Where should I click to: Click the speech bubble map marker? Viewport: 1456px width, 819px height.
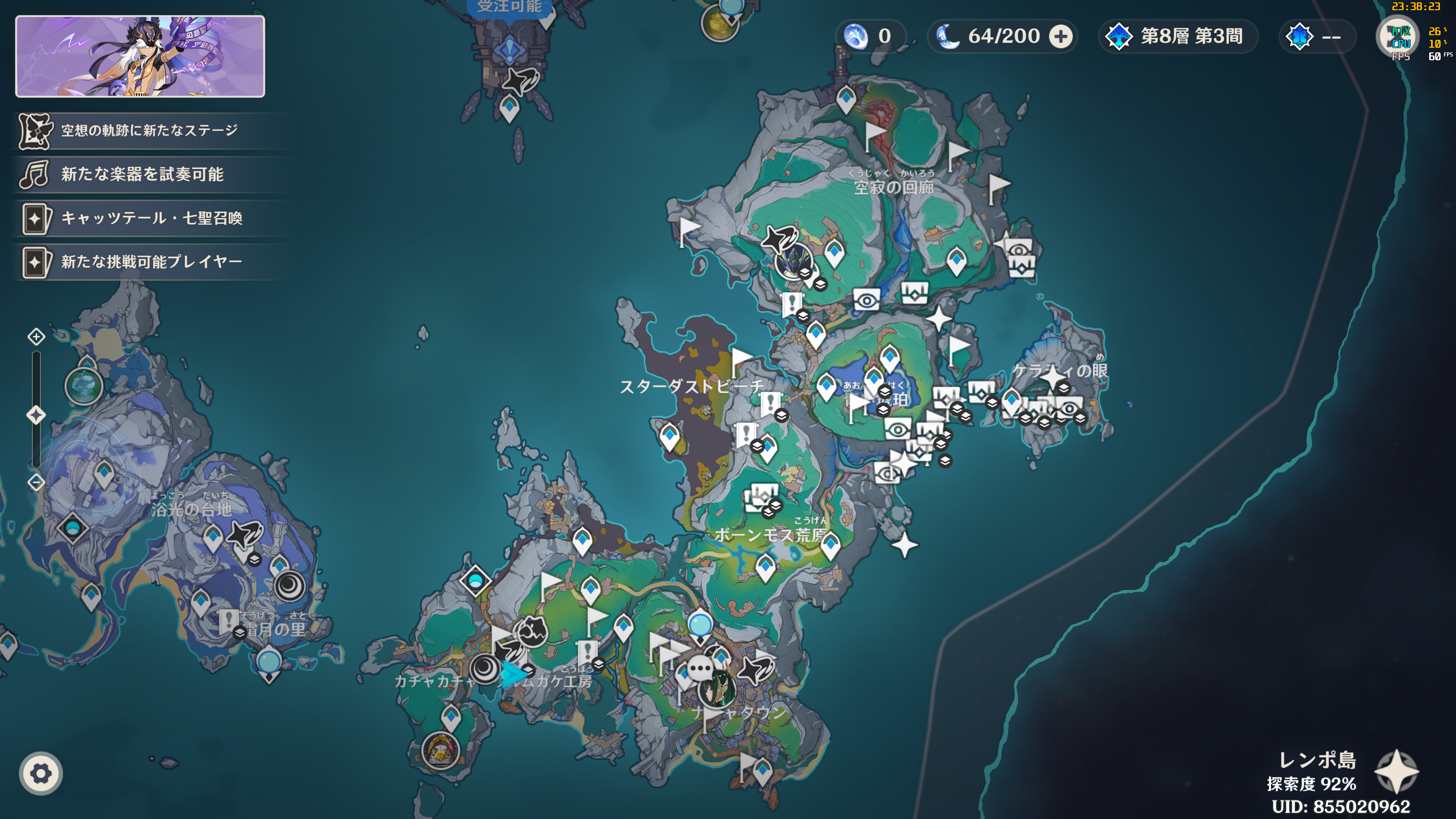(x=701, y=670)
